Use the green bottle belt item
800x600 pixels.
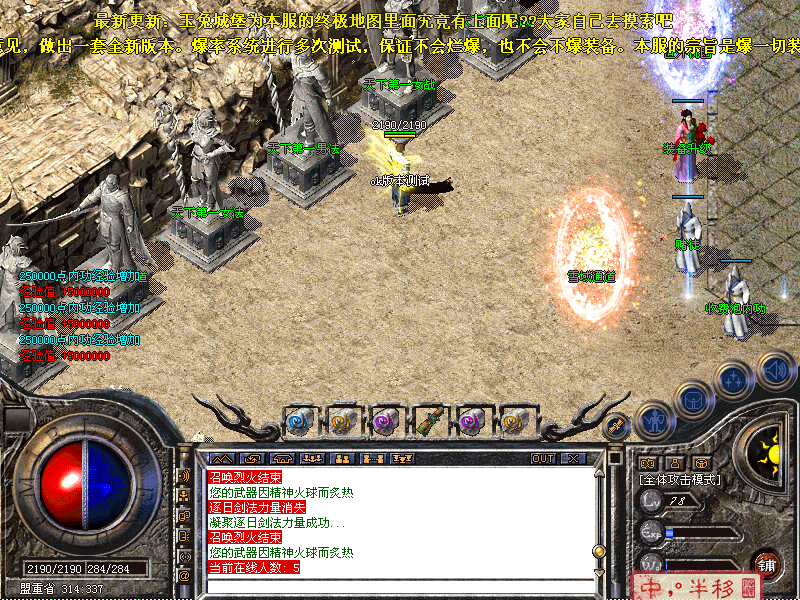[x=429, y=422]
